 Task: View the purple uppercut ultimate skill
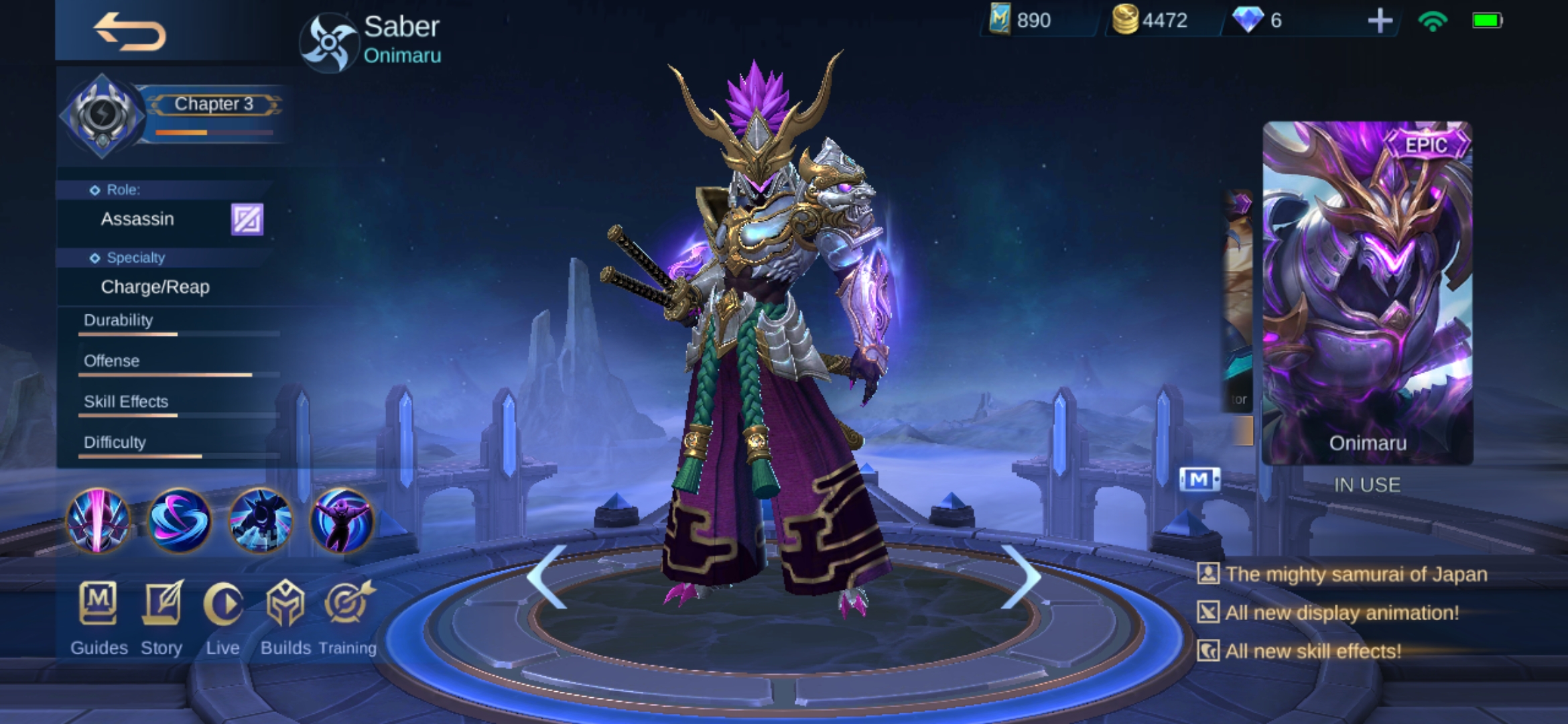click(x=342, y=521)
